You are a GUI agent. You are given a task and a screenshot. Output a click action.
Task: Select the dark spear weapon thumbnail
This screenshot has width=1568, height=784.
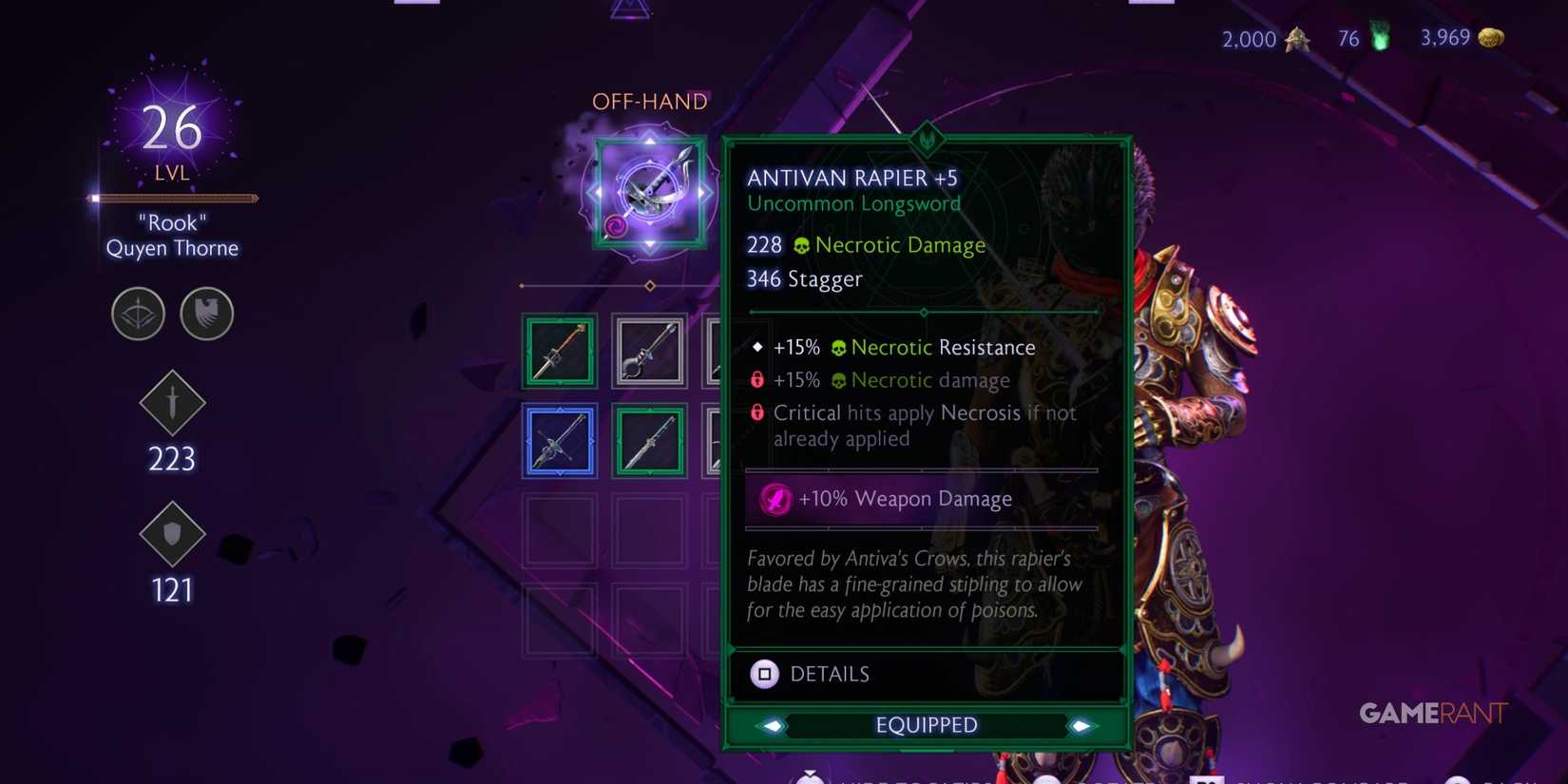pyautogui.click(x=649, y=350)
